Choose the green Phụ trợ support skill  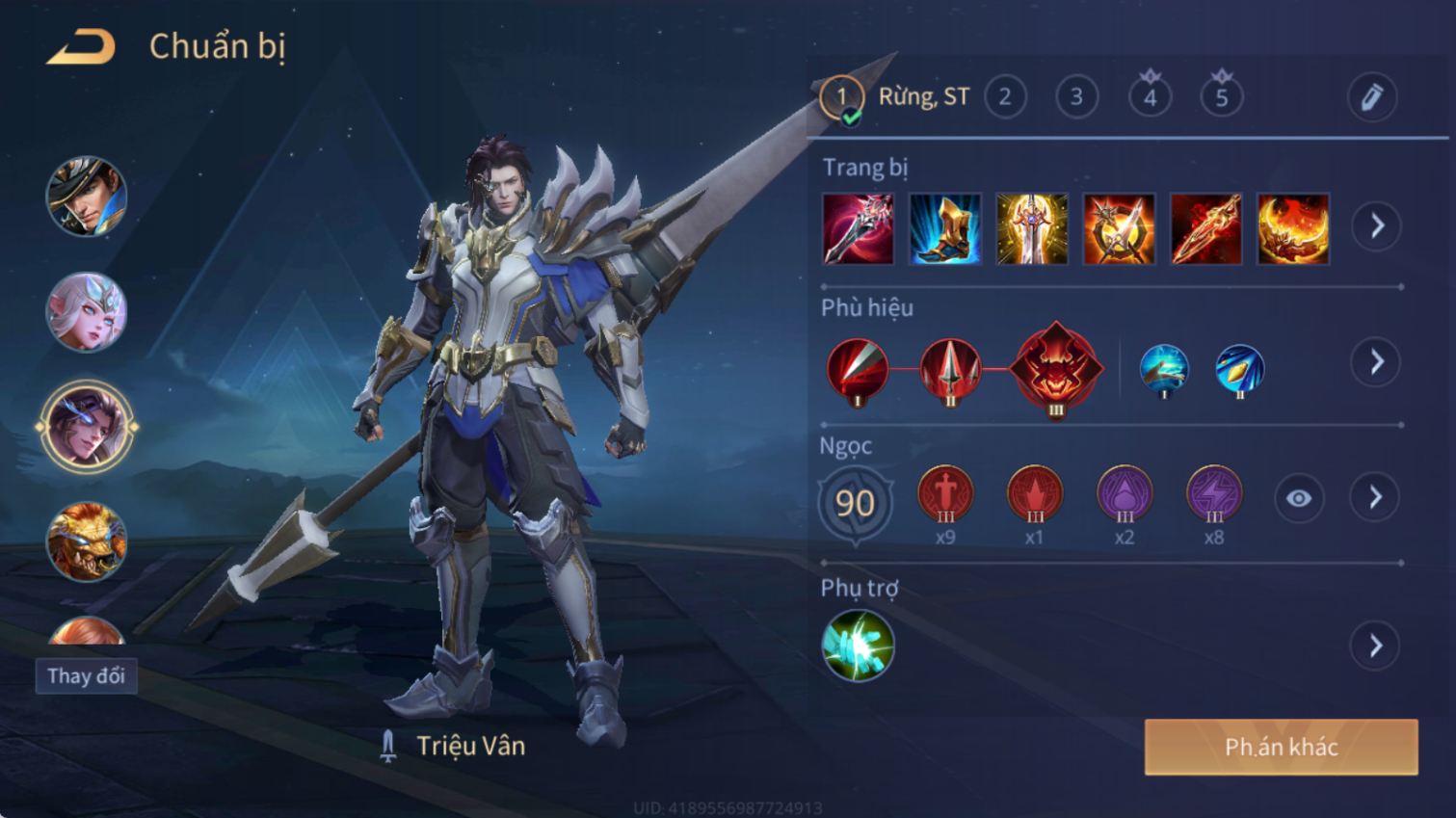point(858,646)
